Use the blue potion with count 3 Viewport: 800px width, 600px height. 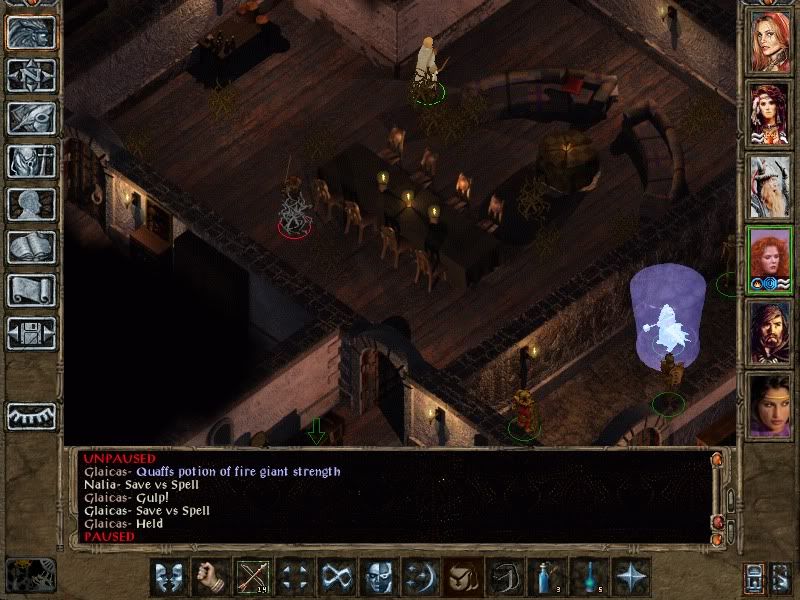click(x=545, y=578)
